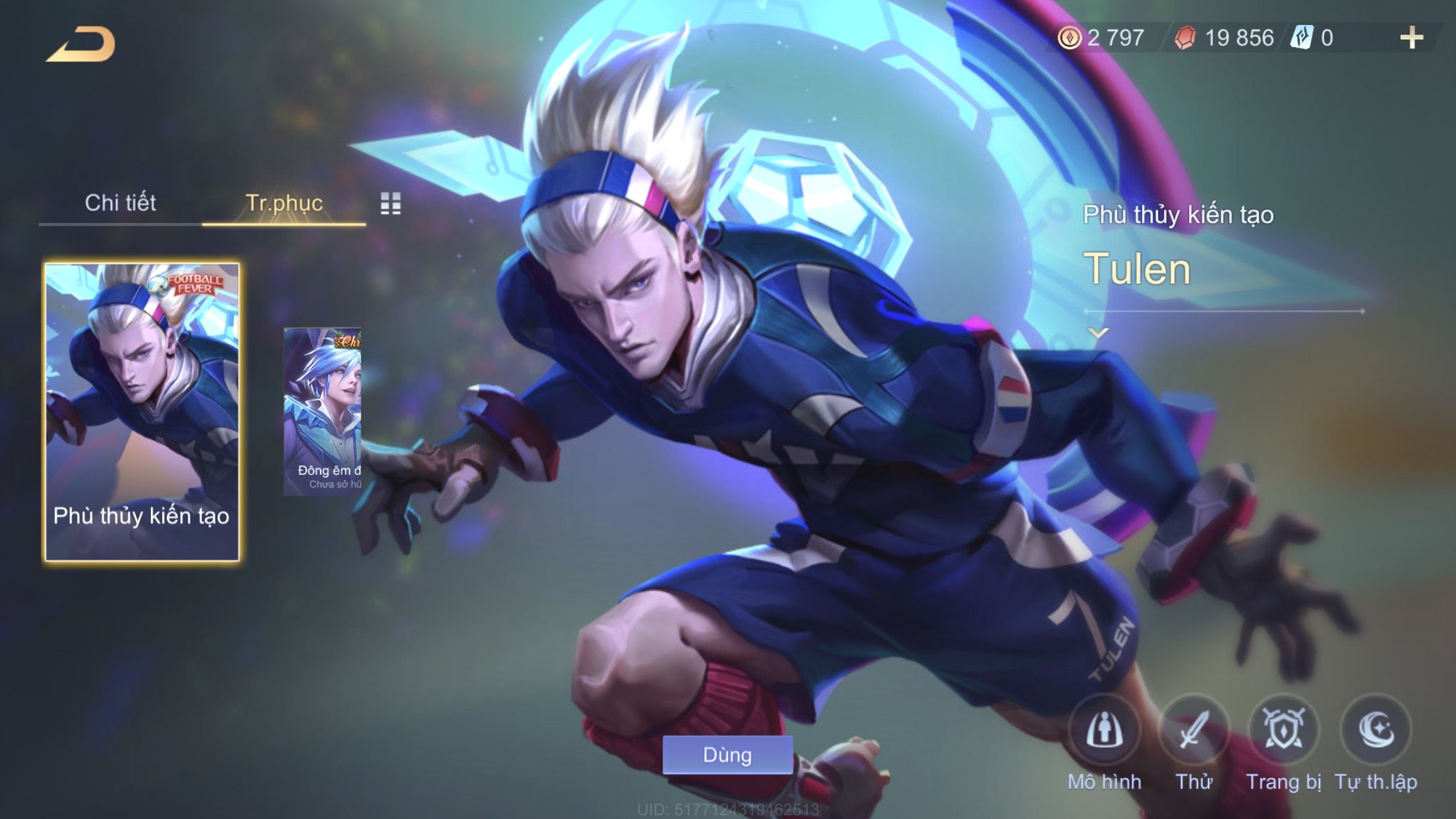Image resolution: width=1456 pixels, height=819 pixels.
Task: Expand the chevron under Tulen's name
Action: point(1098,334)
